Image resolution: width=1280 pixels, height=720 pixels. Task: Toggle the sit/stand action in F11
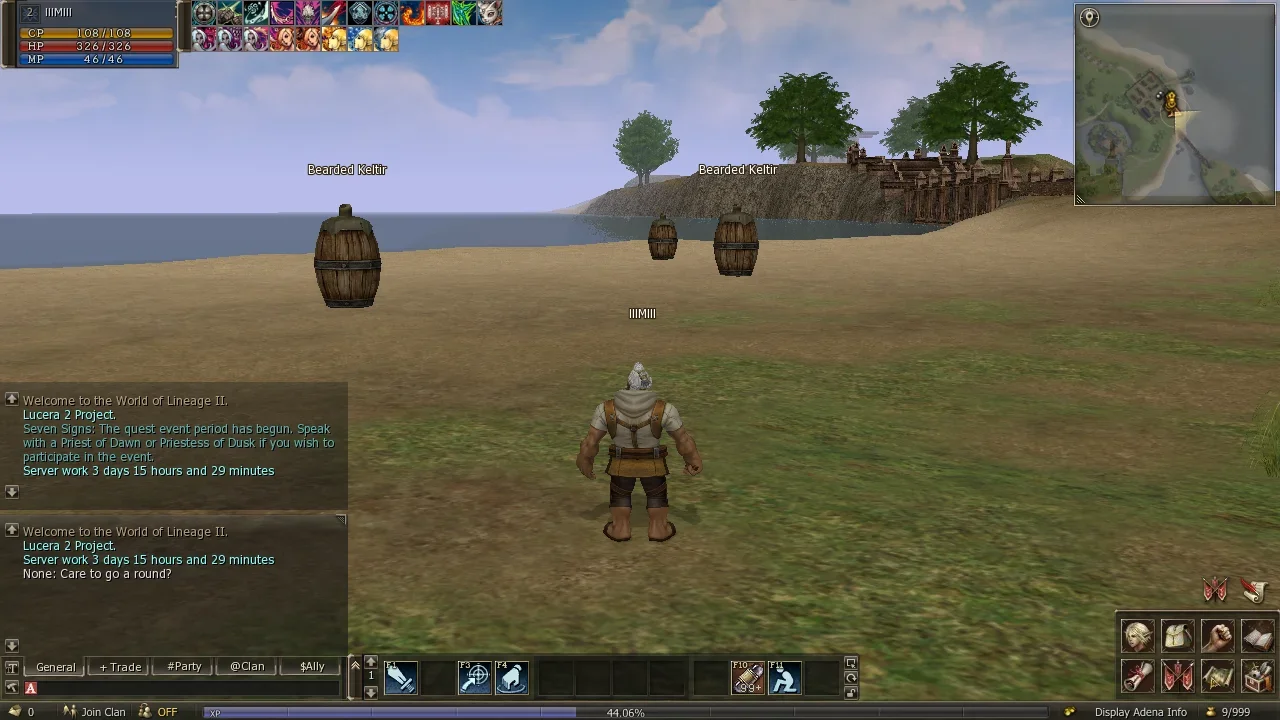point(784,678)
